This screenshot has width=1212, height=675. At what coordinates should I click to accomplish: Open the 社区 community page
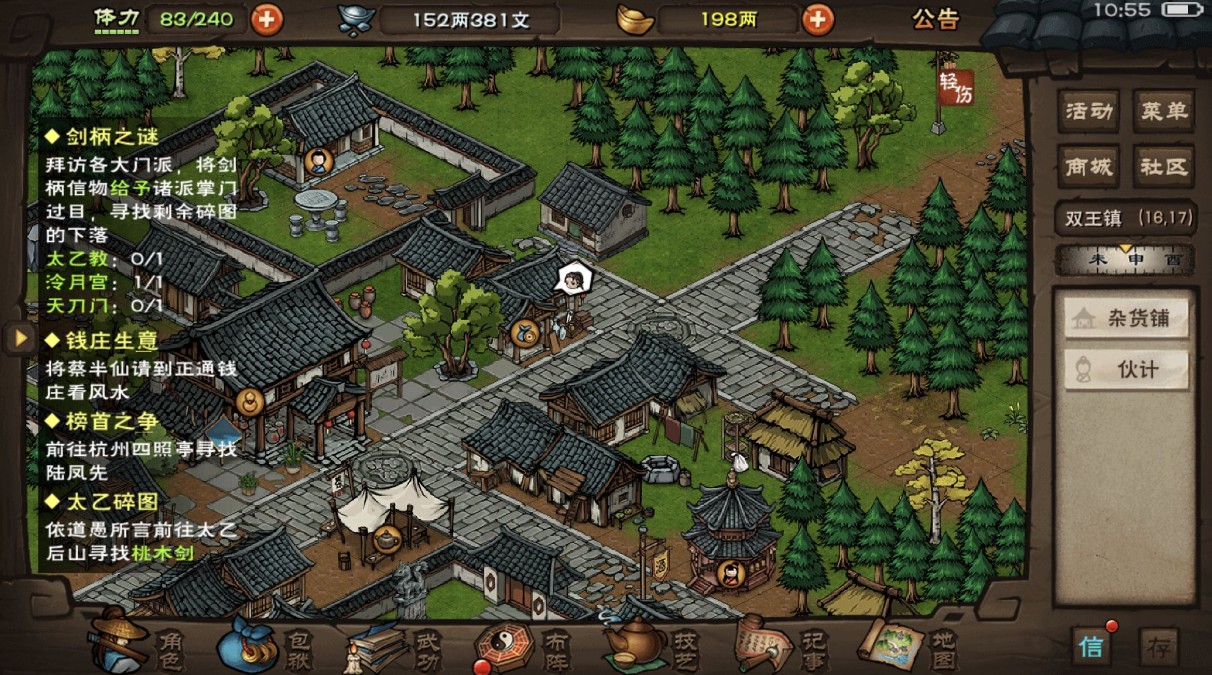point(1162,167)
